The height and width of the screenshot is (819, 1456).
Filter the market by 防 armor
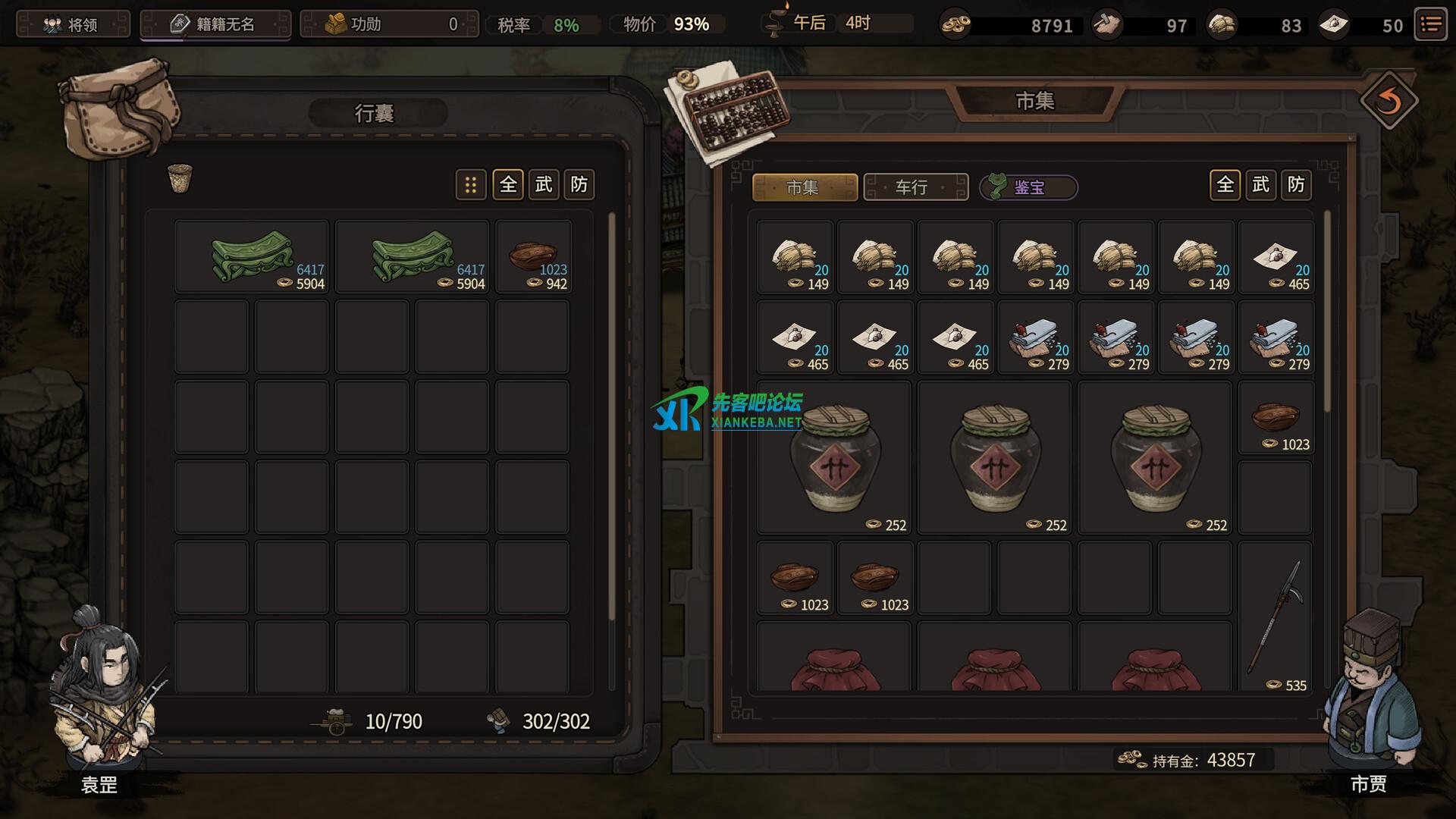click(1296, 185)
